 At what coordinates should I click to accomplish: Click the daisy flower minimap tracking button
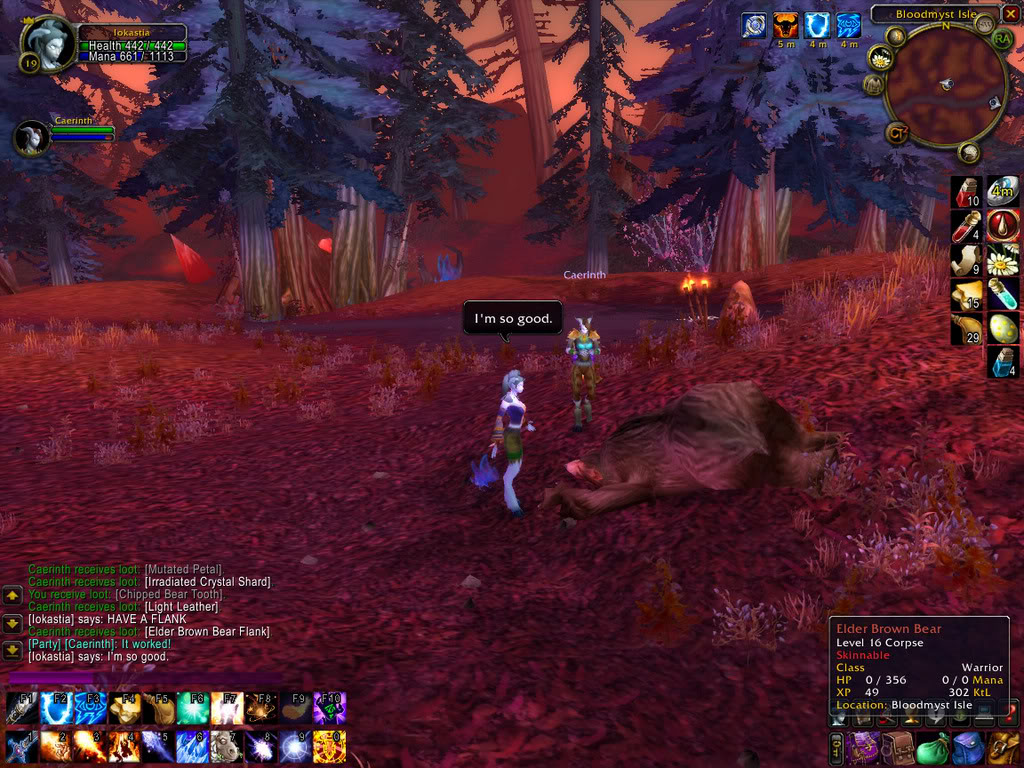pos(881,57)
